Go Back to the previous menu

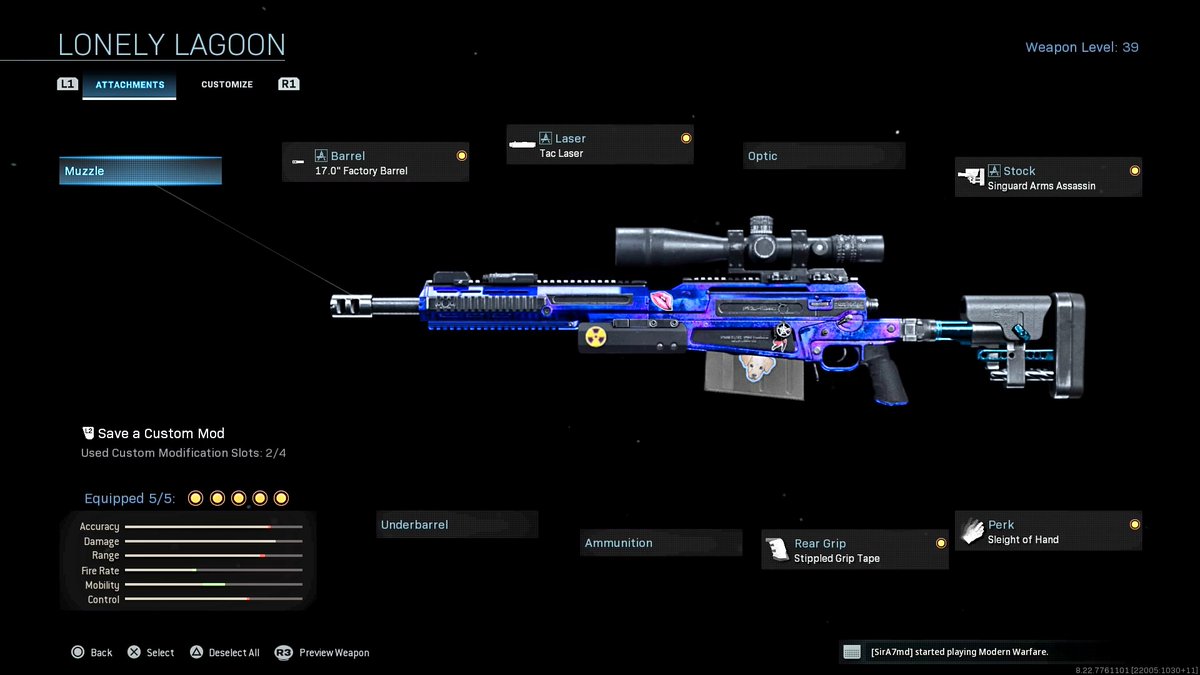92,653
